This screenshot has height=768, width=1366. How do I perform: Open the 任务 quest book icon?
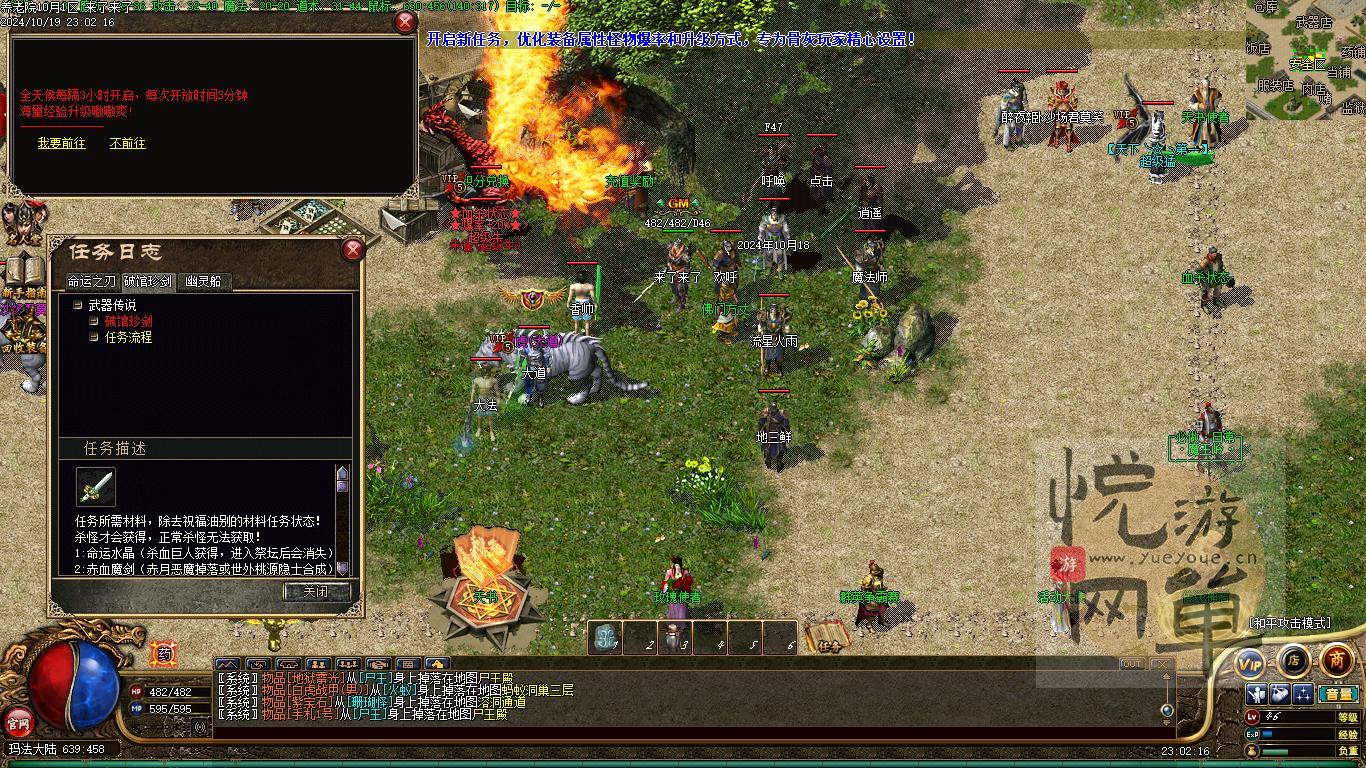[x=827, y=637]
